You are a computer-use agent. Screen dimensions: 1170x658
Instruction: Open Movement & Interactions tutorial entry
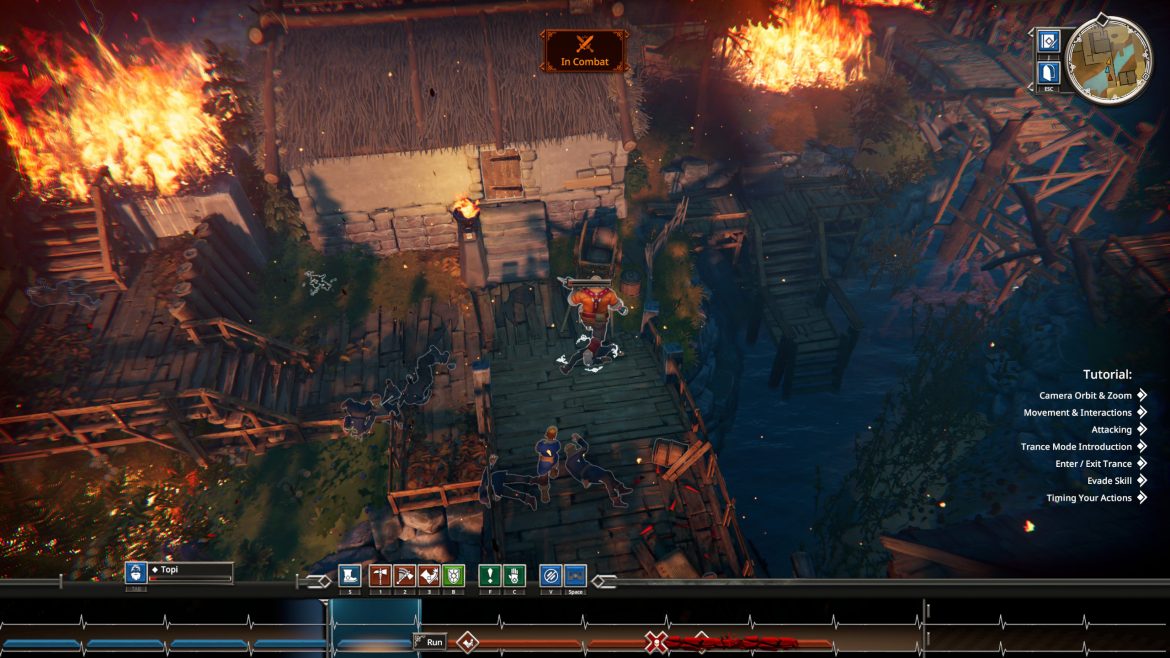1078,413
